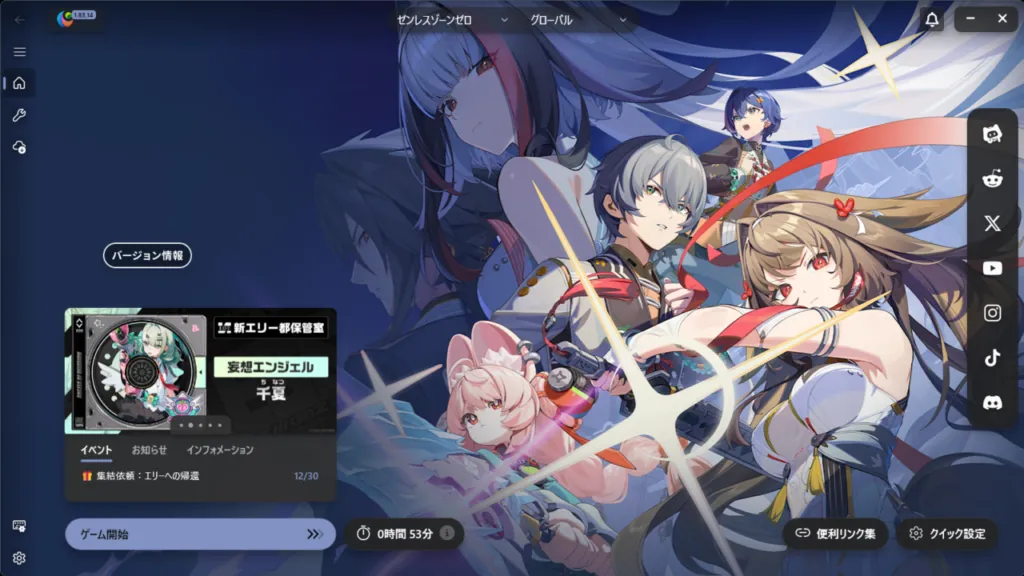
Task: Open the notification bell
Action: [x=932, y=20]
